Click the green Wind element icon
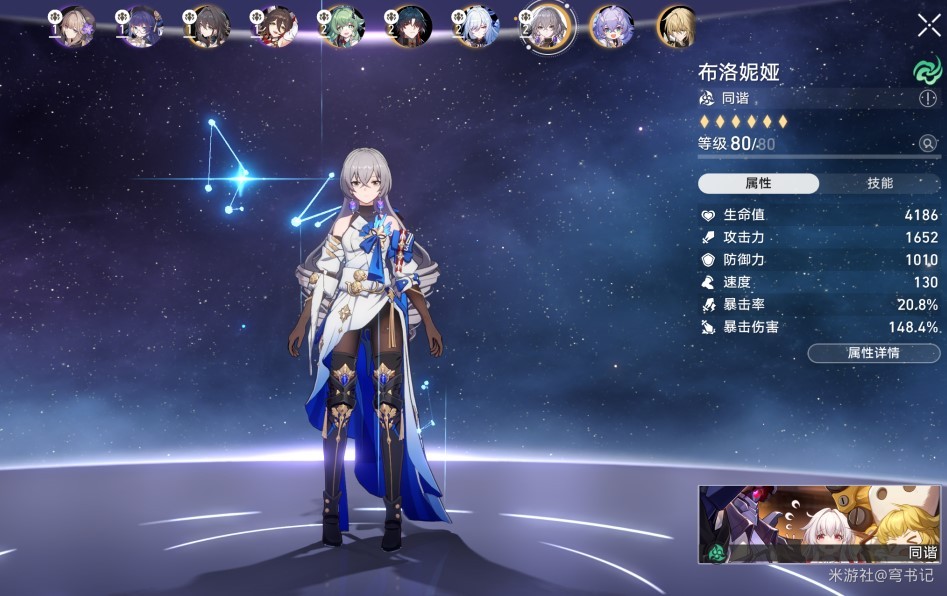Viewport: 947px width, 596px height. (927, 70)
